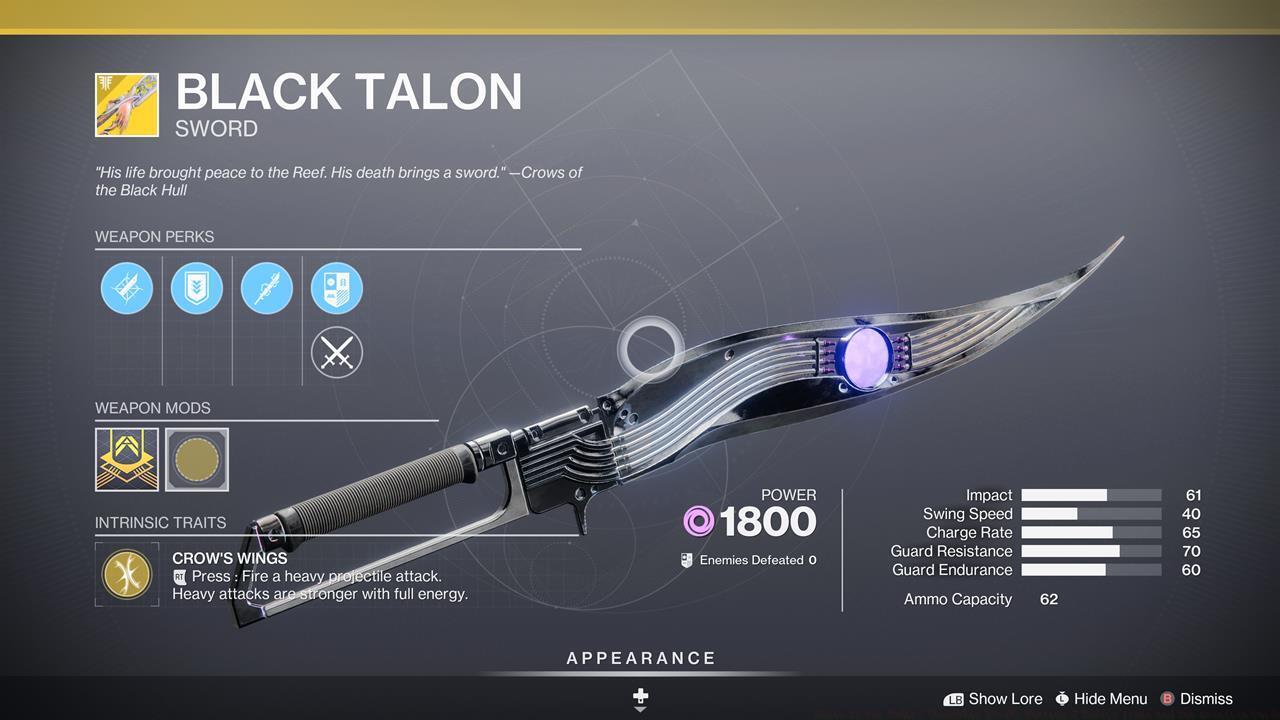Select the equipped weapon mod slot

tap(127, 459)
